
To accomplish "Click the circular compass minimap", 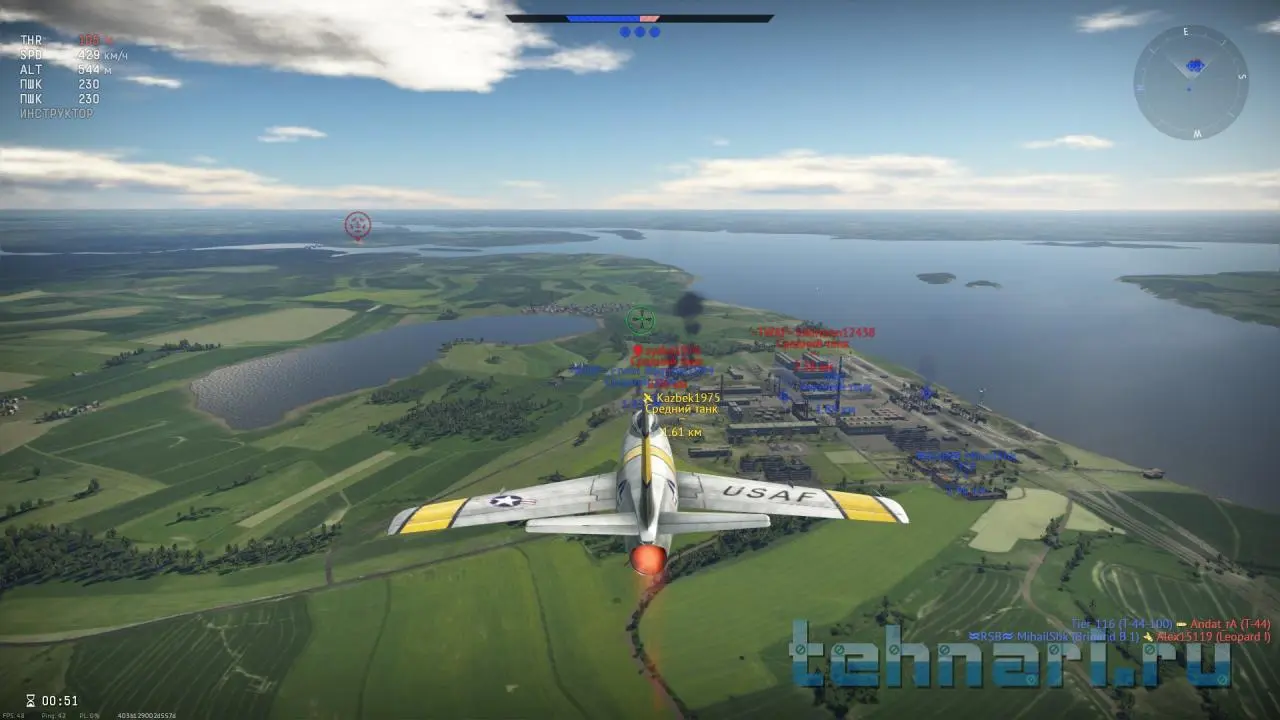I will [x=1190, y=82].
